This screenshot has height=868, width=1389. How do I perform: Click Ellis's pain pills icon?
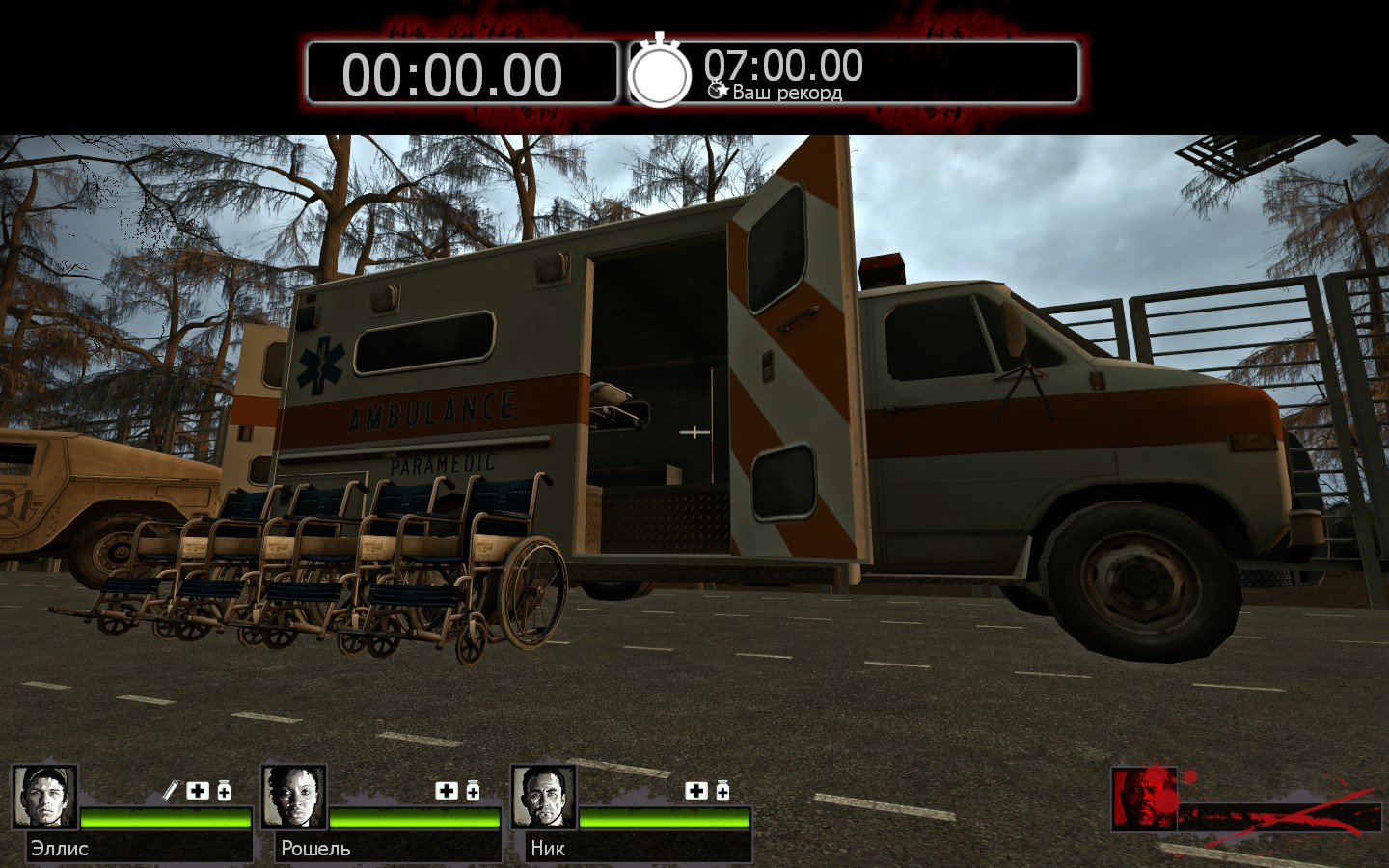(x=224, y=791)
